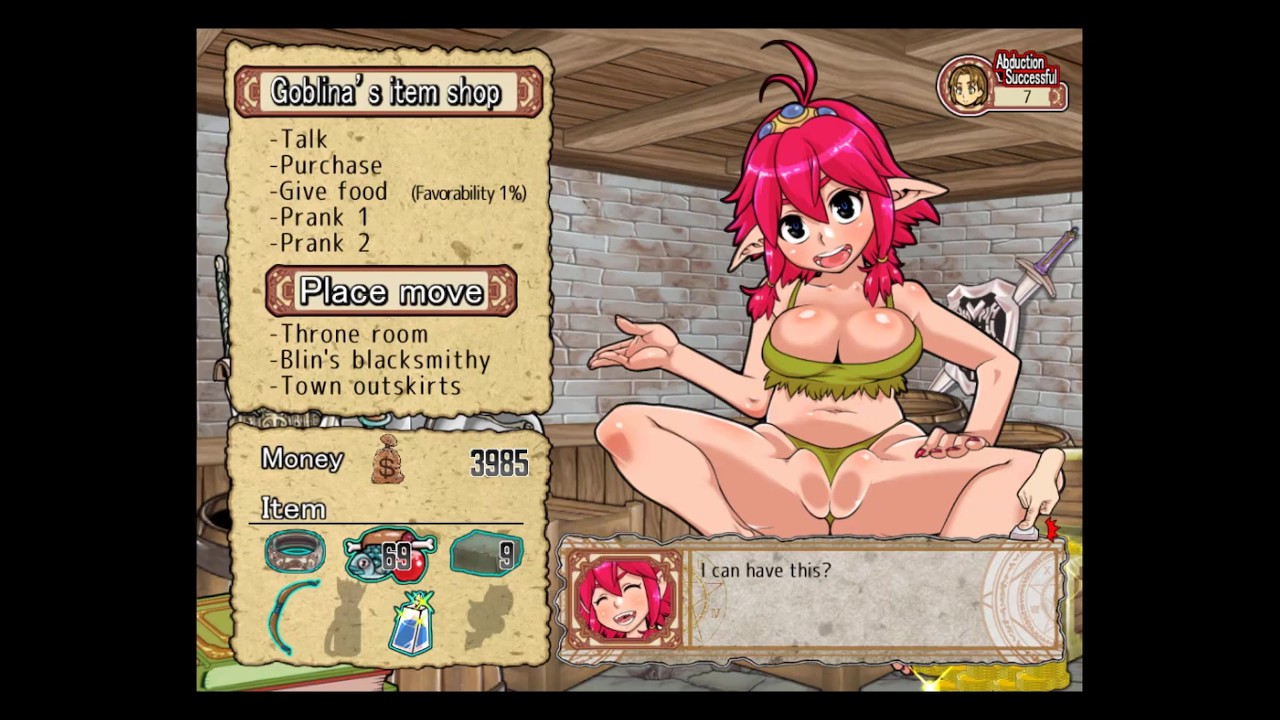Go to the Town outskirts

tap(370, 386)
